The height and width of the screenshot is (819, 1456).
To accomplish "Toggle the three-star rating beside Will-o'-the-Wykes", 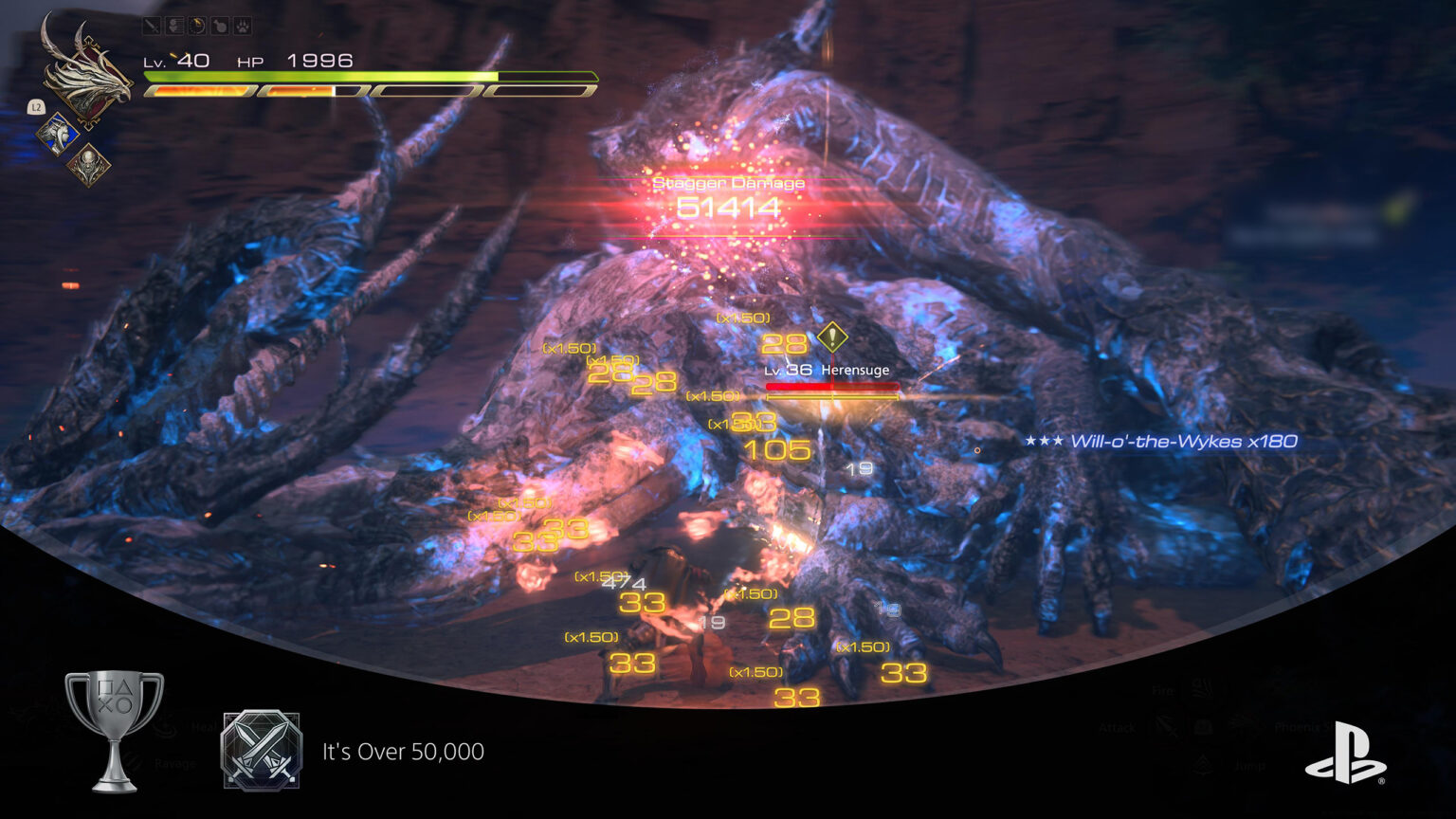I will pos(1045,441).
